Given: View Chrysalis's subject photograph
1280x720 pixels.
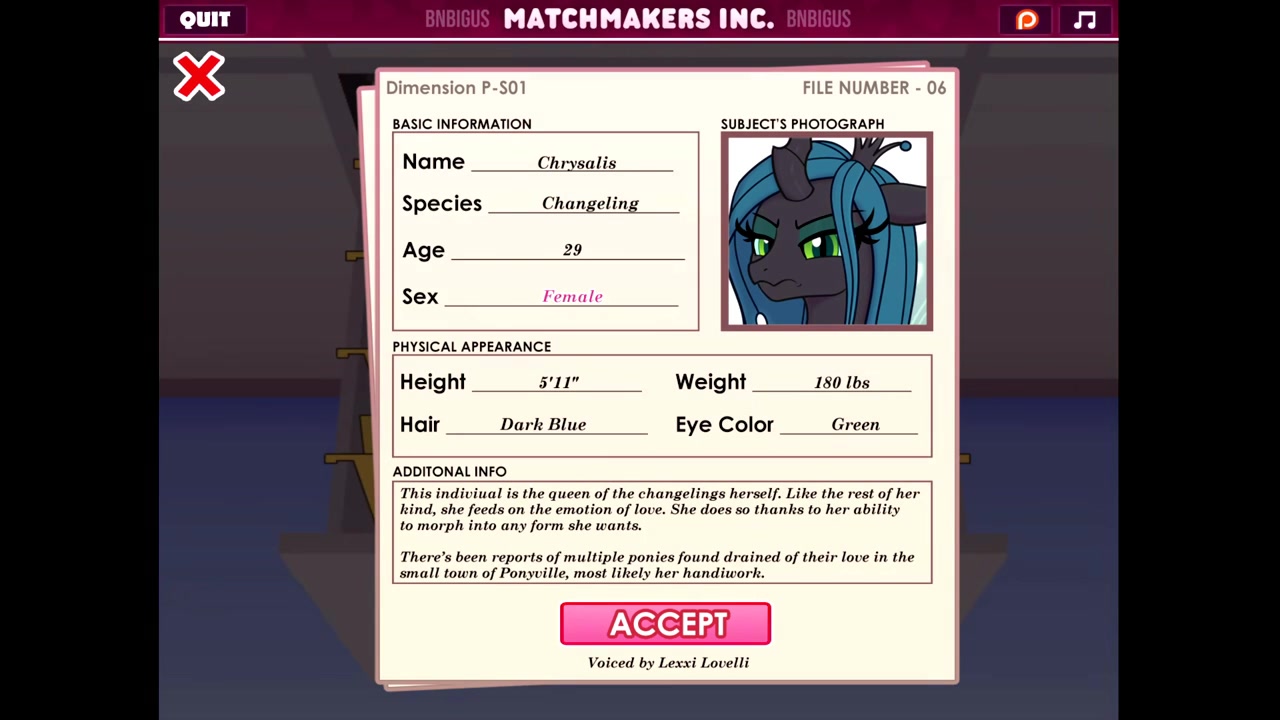Looking at the screenshot, I should click(x=826, y=231).
